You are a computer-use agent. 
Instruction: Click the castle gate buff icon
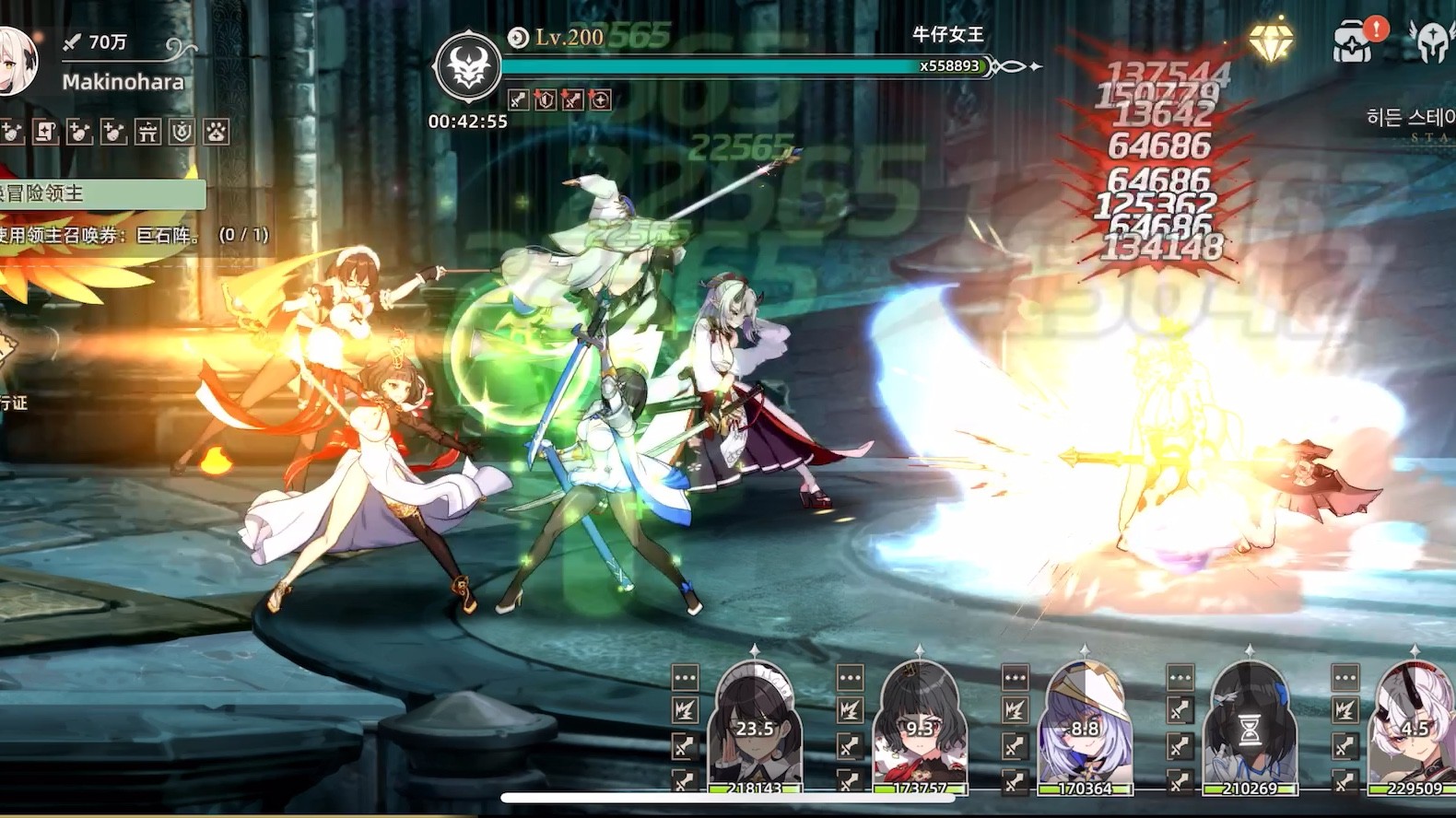pos(147,132)
